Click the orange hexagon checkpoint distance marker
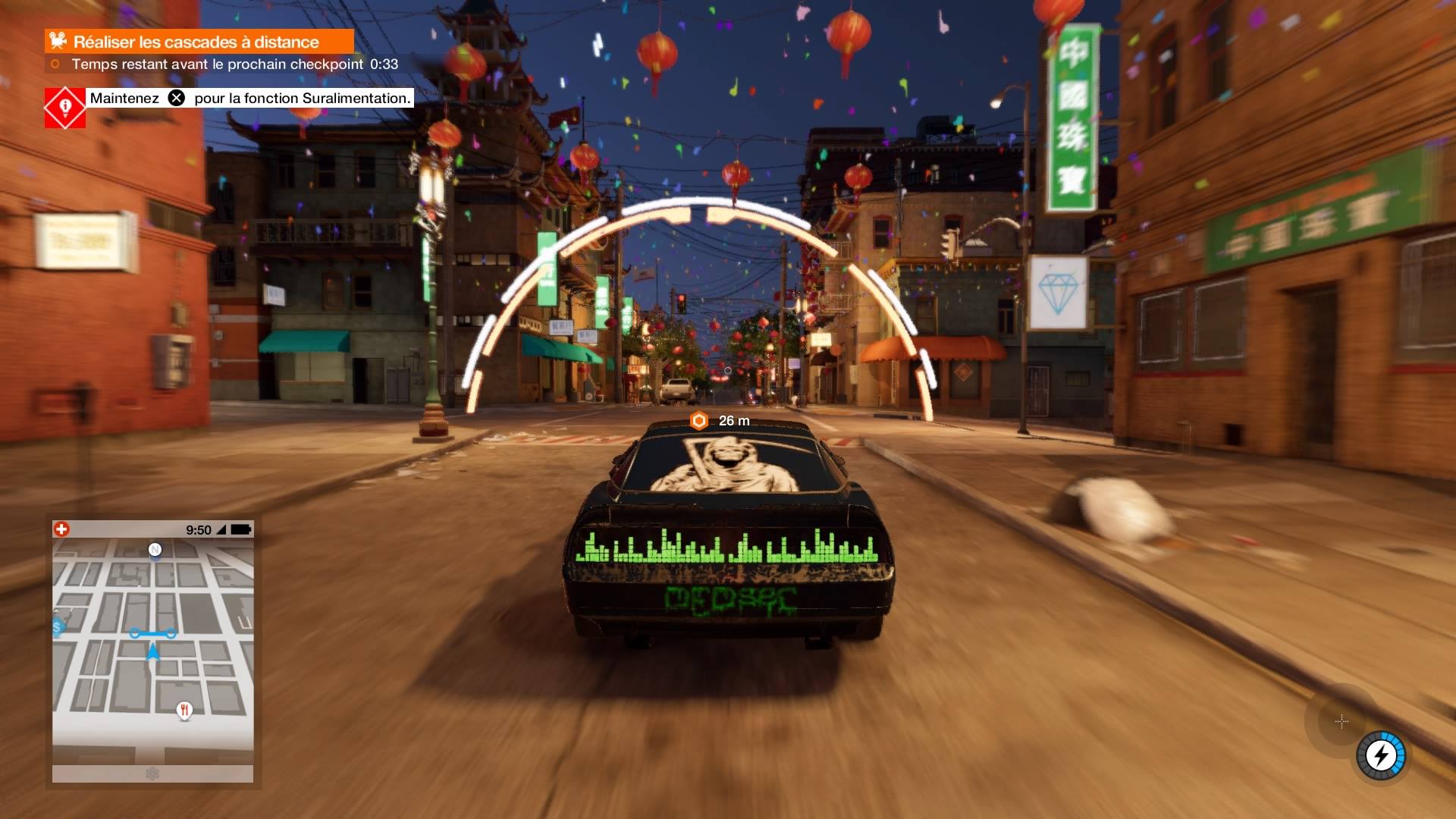 coord(699,420)
